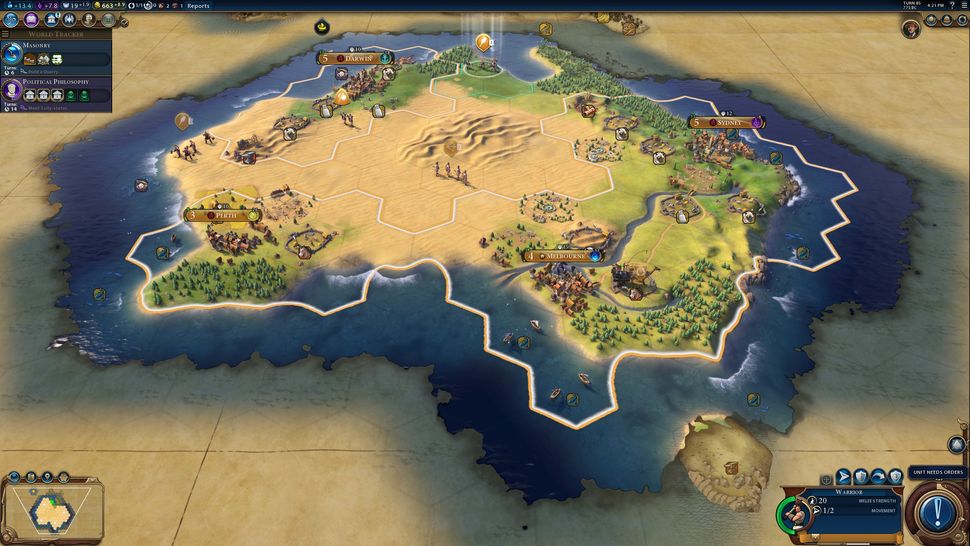The height and width of the screenshot is (546, 970).
Task: Select the Perth city banner
Action: click(x=224, y=215)
